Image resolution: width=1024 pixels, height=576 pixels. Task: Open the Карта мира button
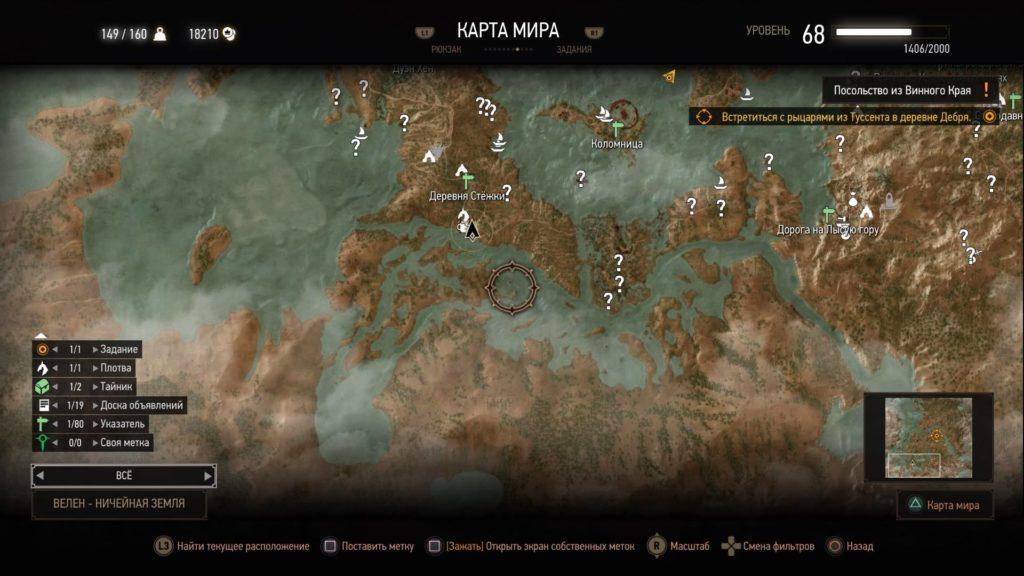tap(946, 505)
